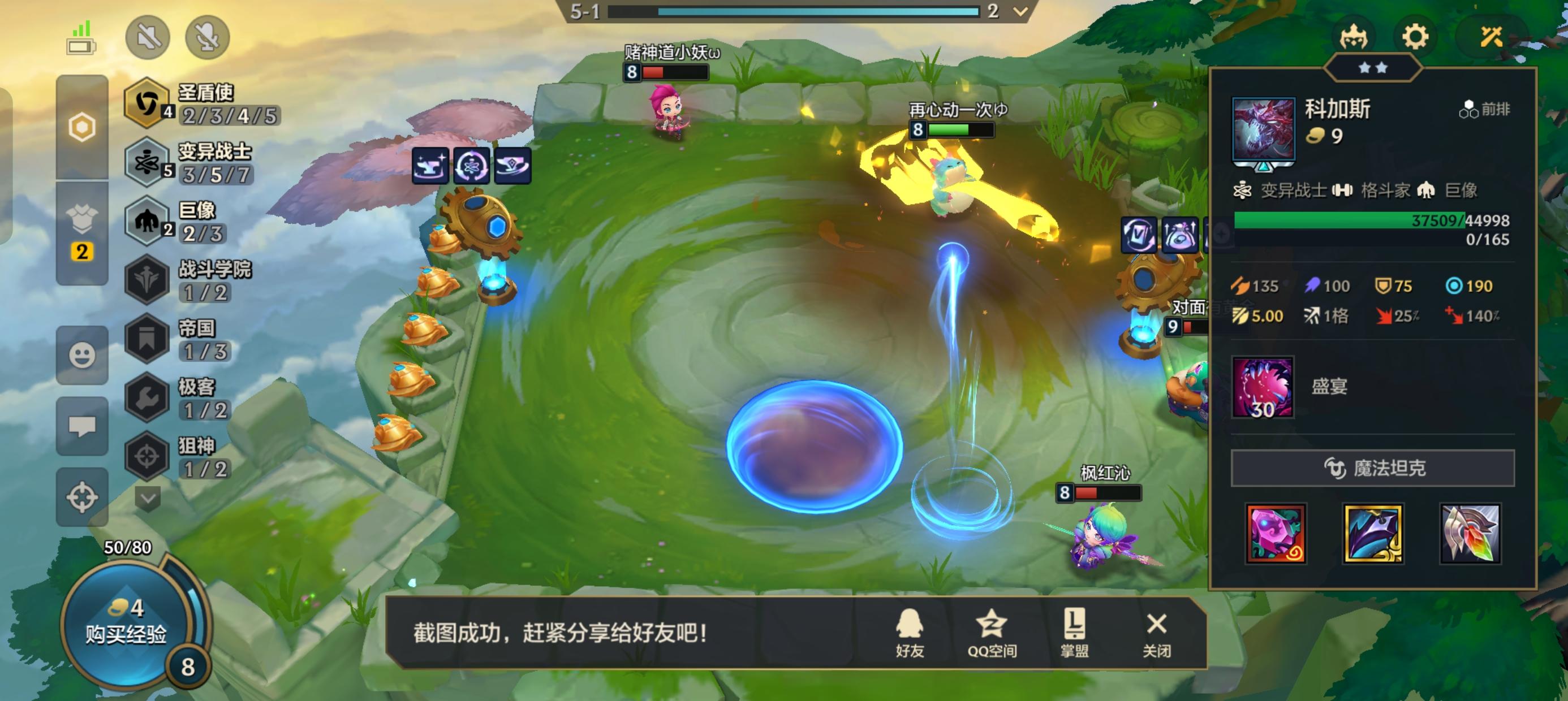The image size is (1568, 701).
Task: Open the smiley emote icon
Action: click(x=83, y=356)
